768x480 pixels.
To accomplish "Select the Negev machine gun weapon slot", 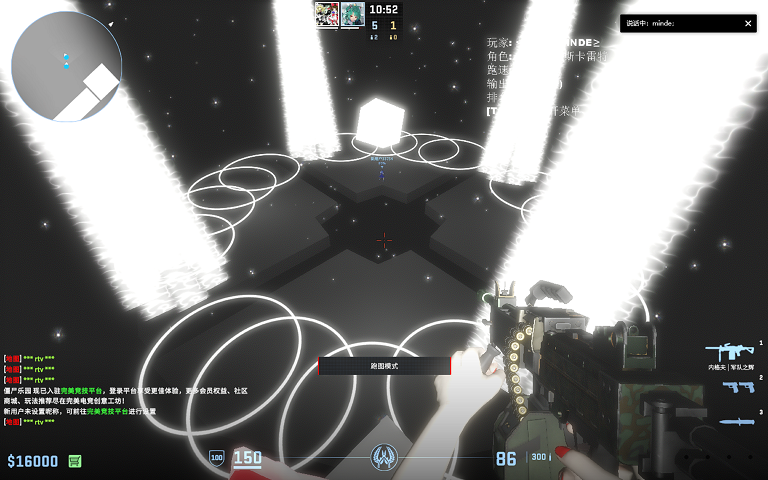I will [x=728, y=352].
